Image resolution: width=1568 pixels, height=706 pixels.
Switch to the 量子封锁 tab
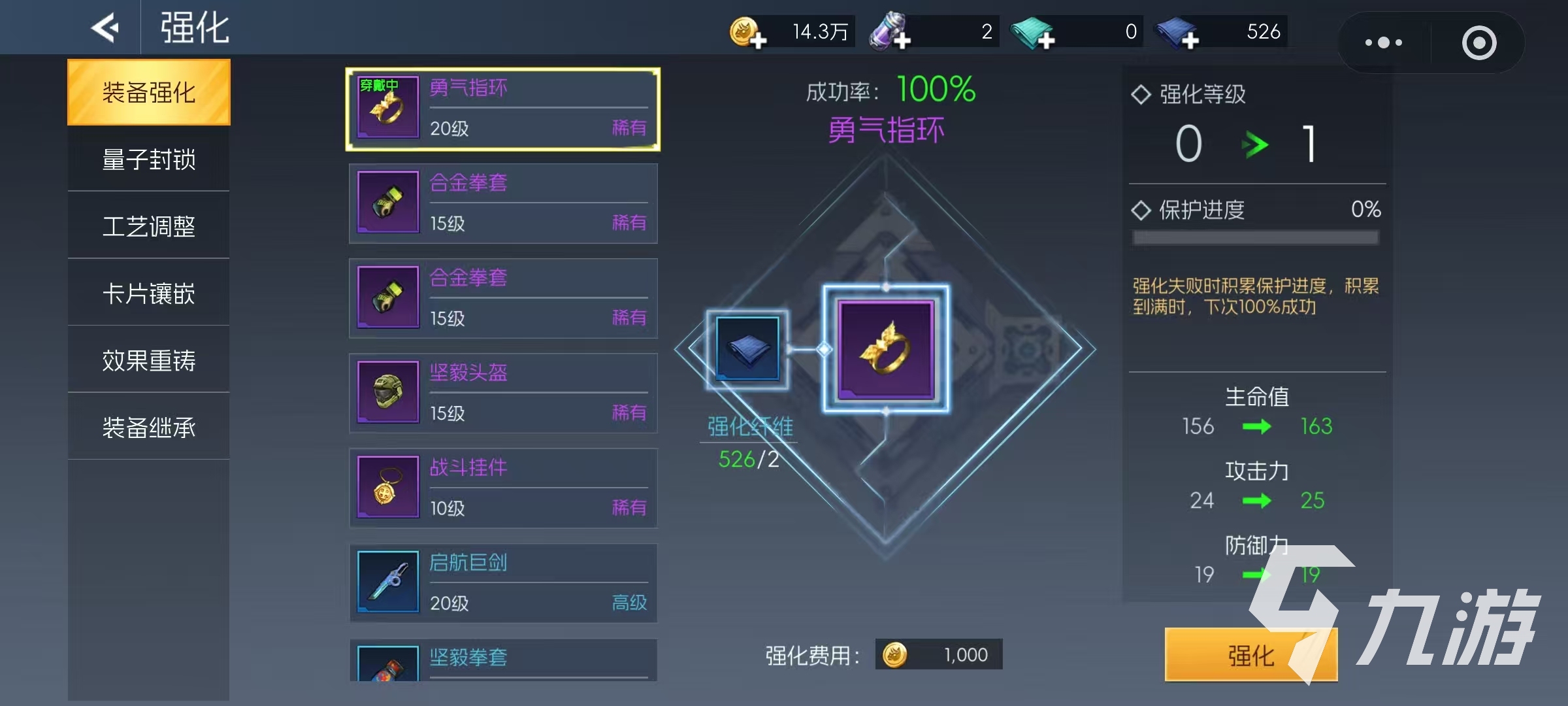coord(148,159)
